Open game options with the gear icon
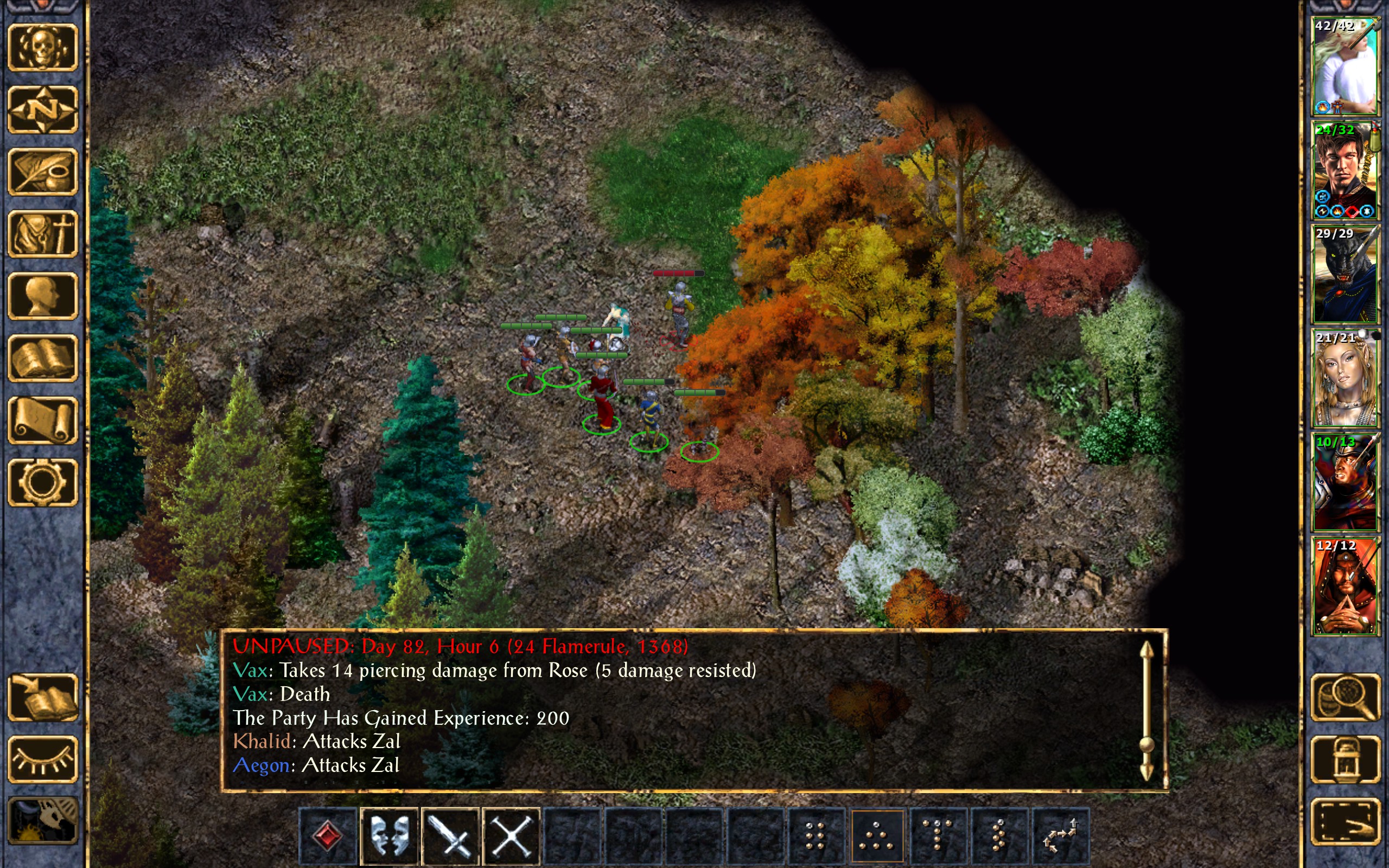The width and height of the screenshot is (1389, 868). [x=42, y=482]
